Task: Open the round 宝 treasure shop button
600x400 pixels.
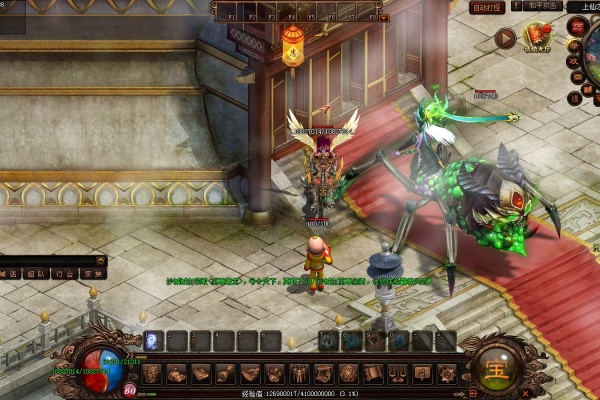Action: 497,364
